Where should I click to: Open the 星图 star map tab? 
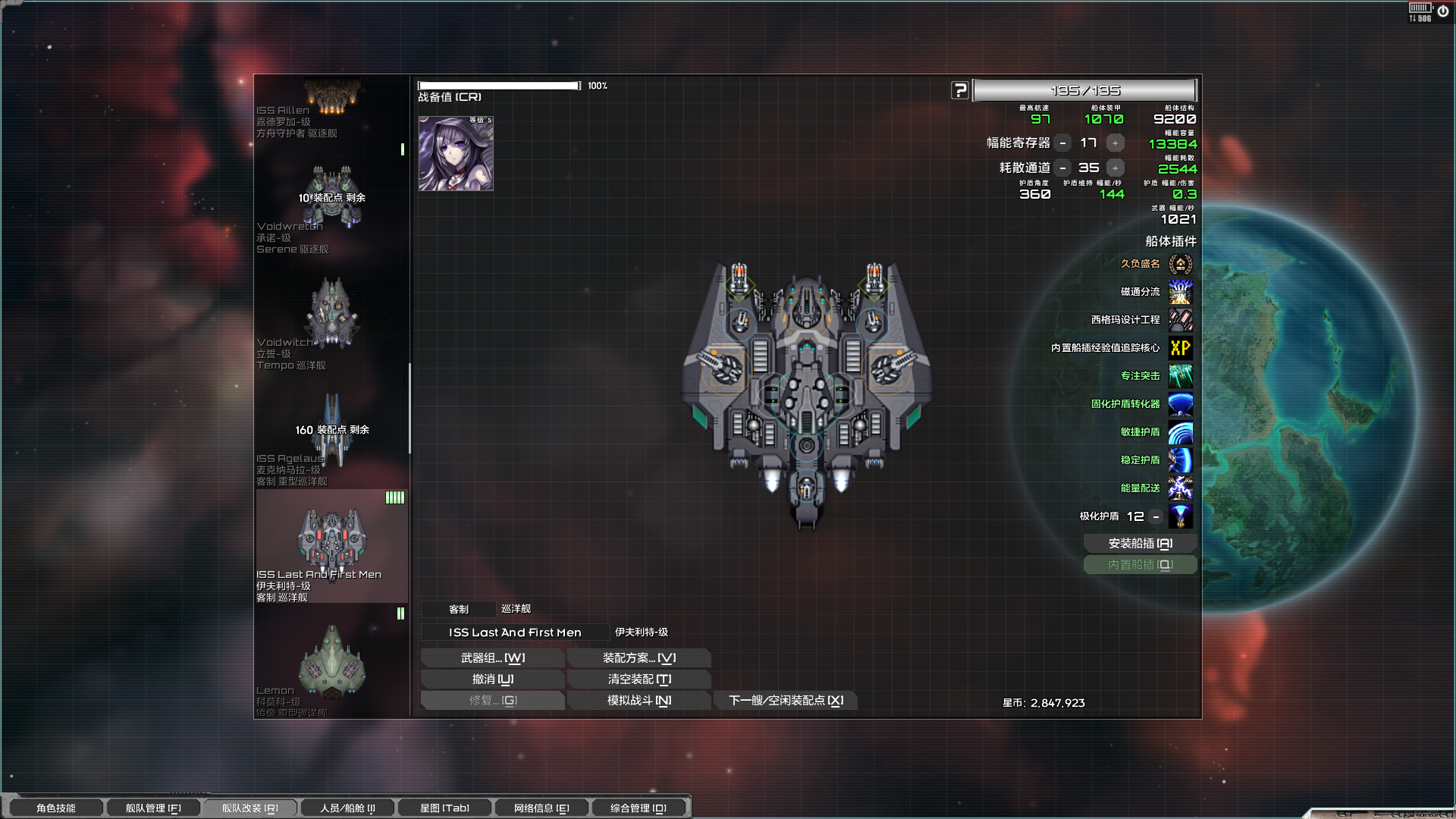(444, 808)
